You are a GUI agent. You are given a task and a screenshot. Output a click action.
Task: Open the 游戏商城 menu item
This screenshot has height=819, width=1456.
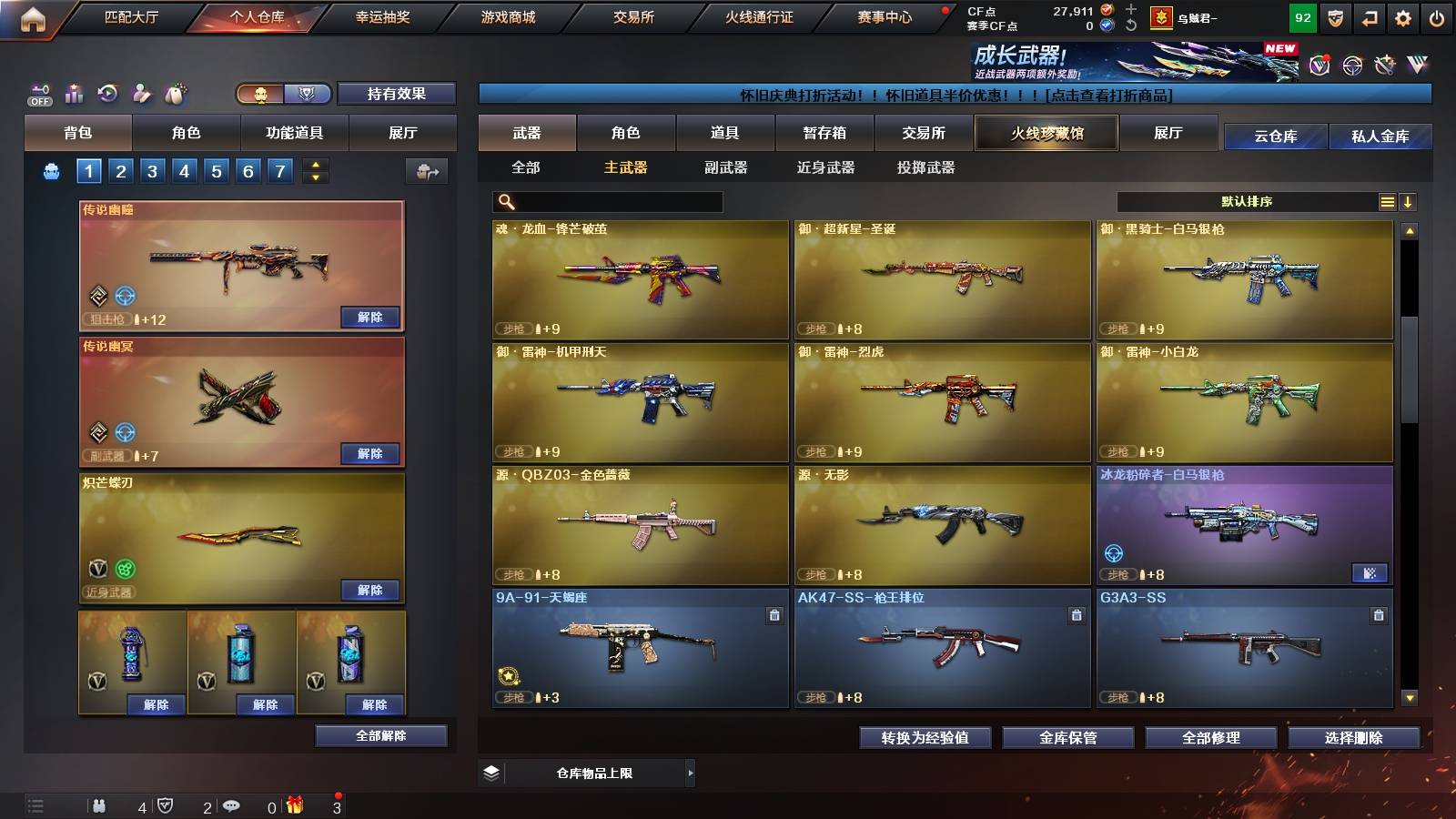pyautogui.click(x=506, y=16)
